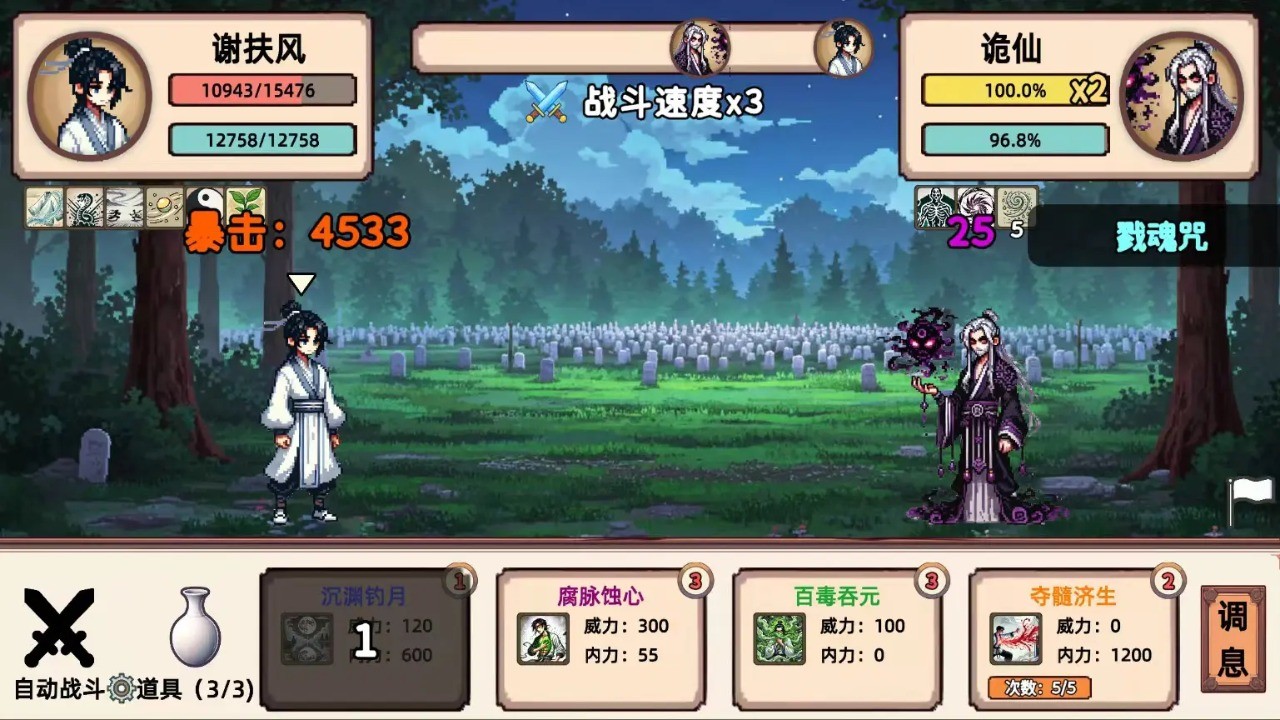Click 谢扶风's red health bar
This screenshot has height=720, width=1280.
tap(262, 88)
